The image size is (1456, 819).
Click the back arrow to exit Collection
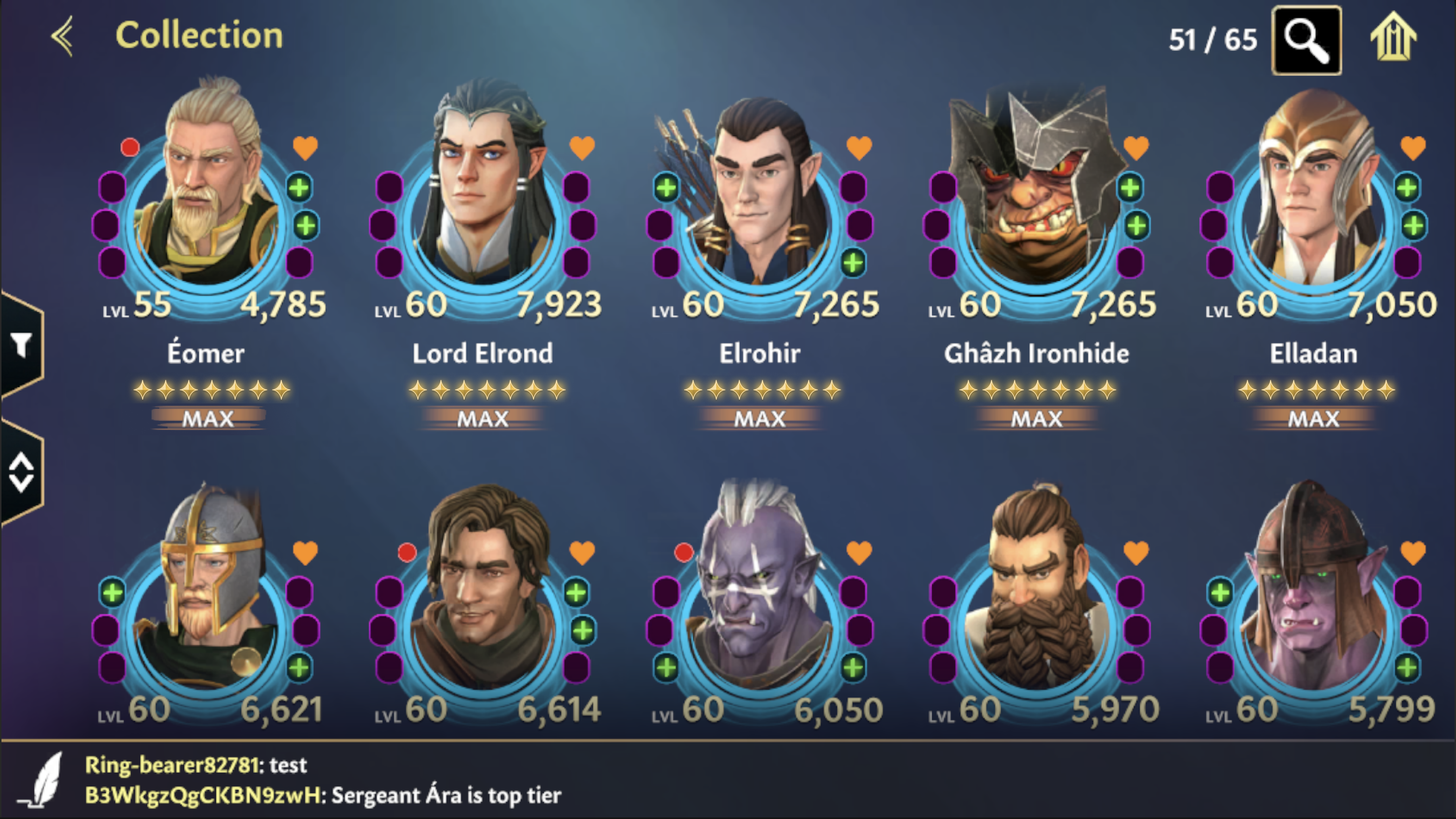click(62, 36)
